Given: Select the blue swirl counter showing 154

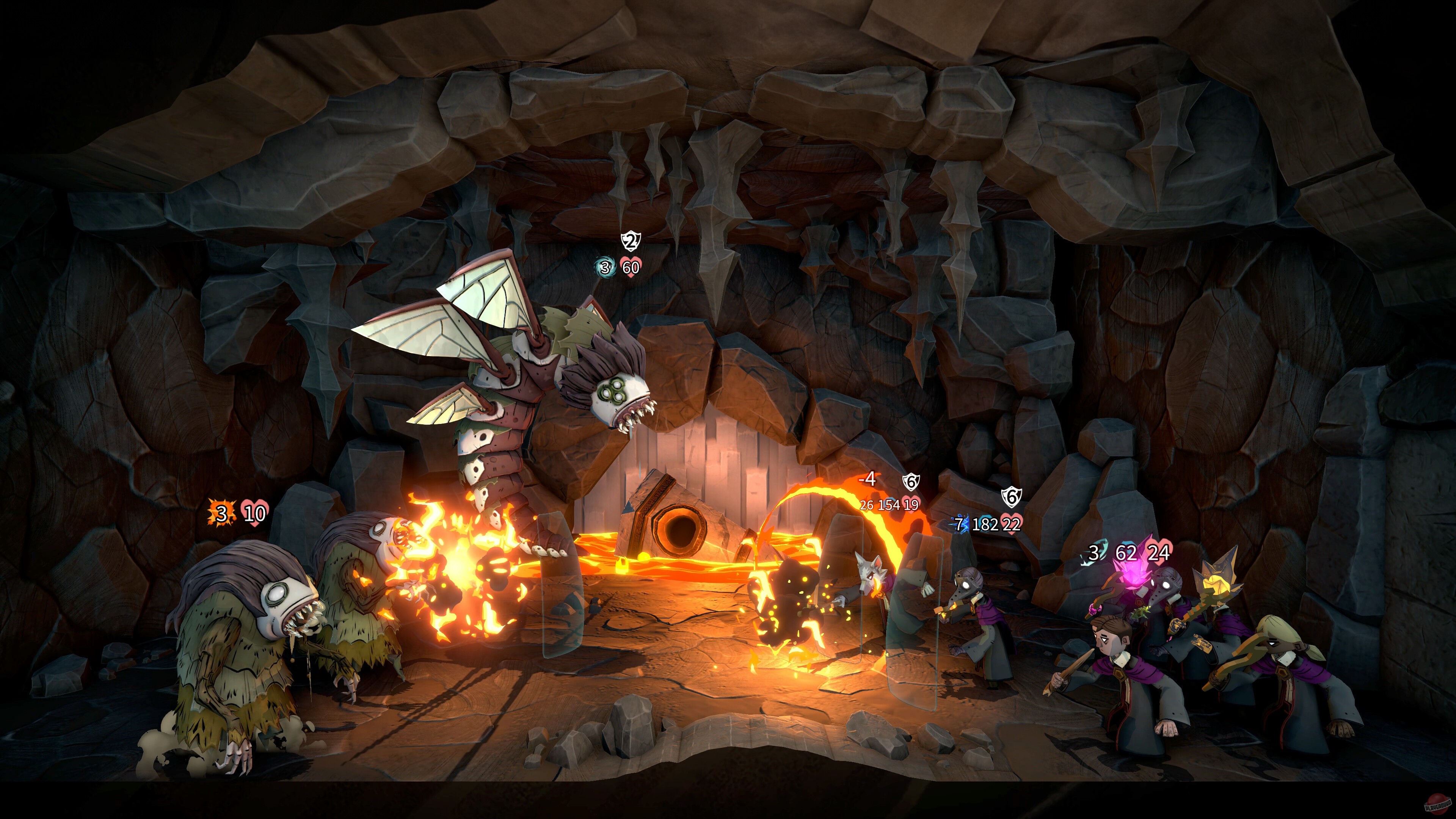Looking at the screenshot, I should 890,505.
